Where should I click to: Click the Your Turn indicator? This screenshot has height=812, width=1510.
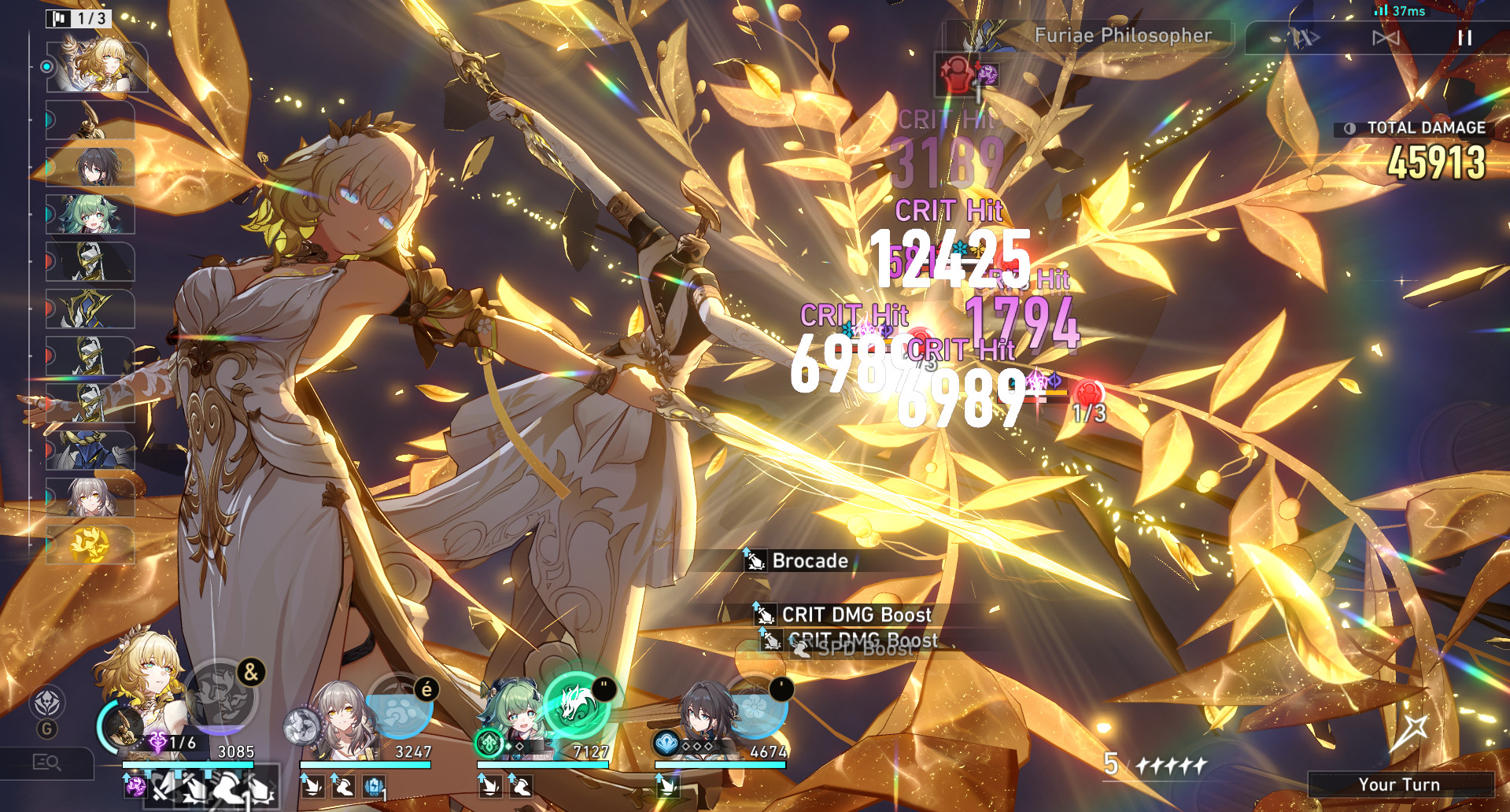(x=1400, y=784)
